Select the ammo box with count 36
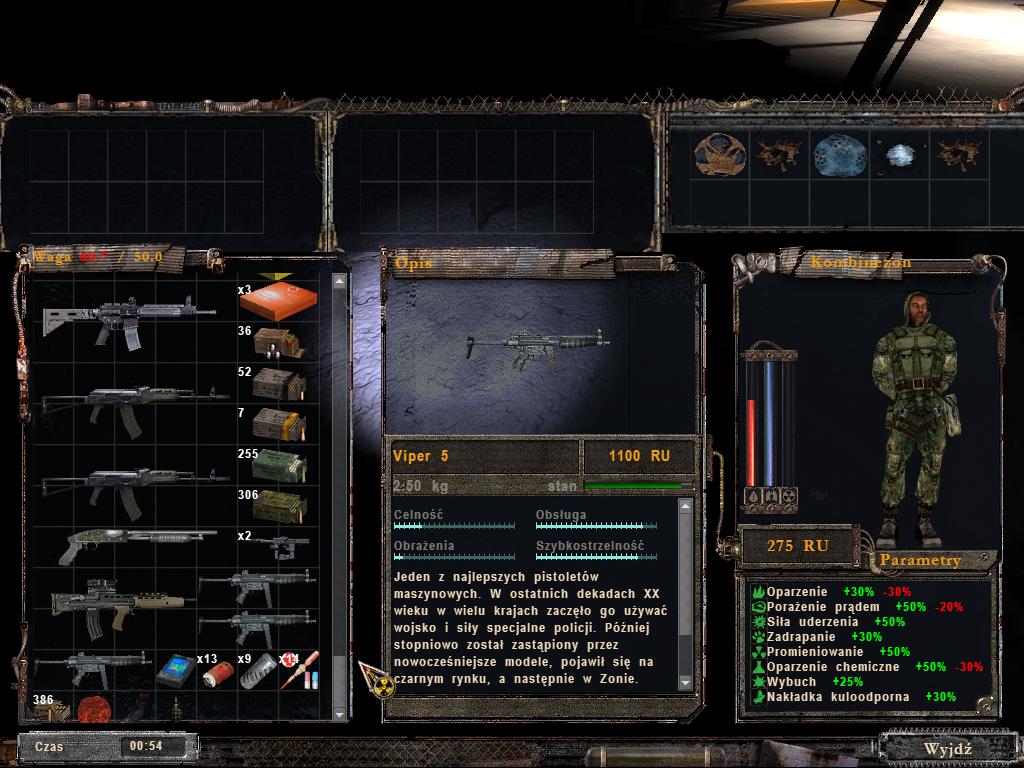Viewport: 1024px width, 768px height. tap(279, 342)
